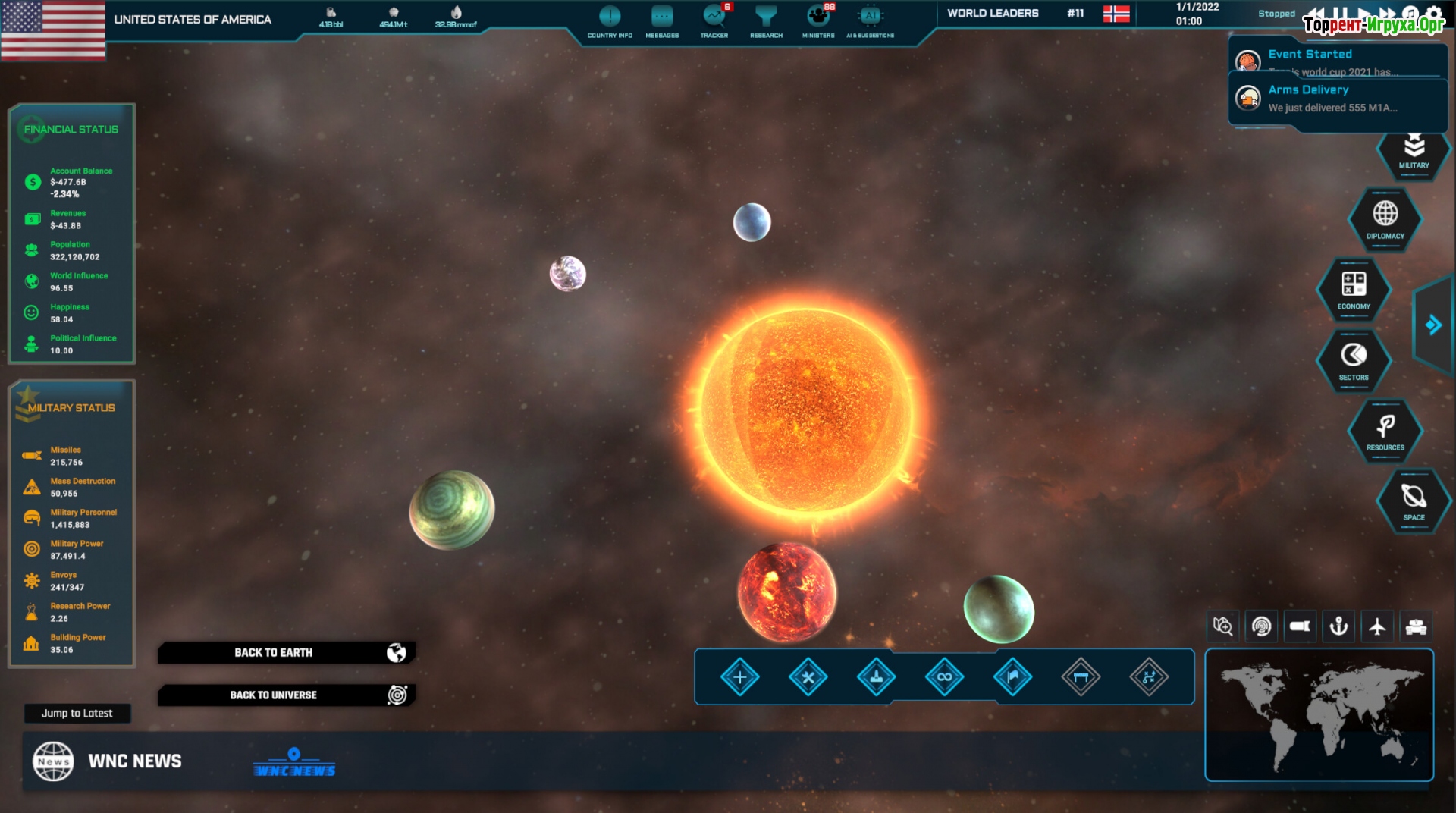Click the Back to Earth button
This screenshot has height=813, width=1456.
(287, 652)
